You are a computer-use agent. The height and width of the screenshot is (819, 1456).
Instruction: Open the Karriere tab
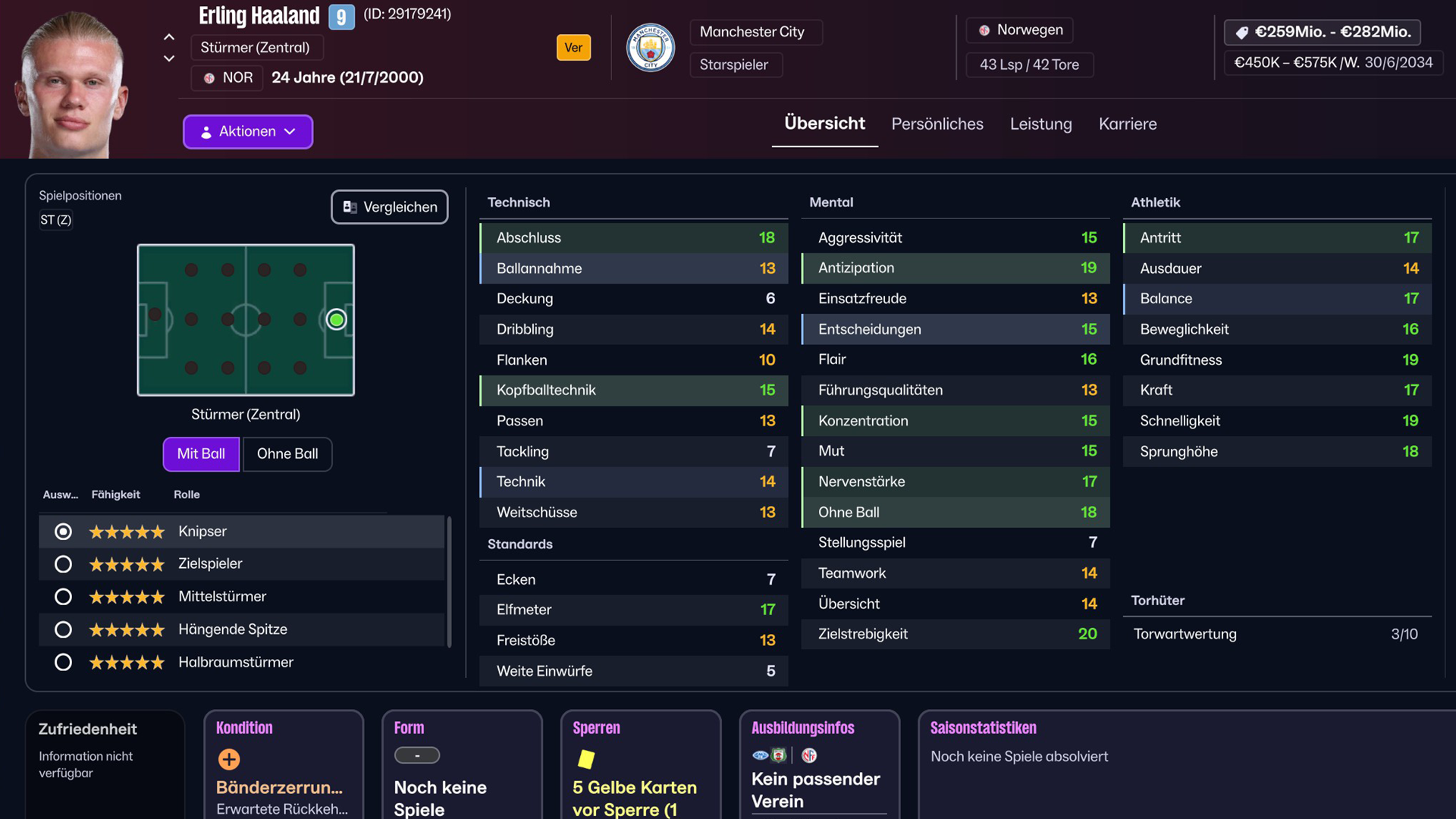pyautogui.click(x=1128, y=124)
